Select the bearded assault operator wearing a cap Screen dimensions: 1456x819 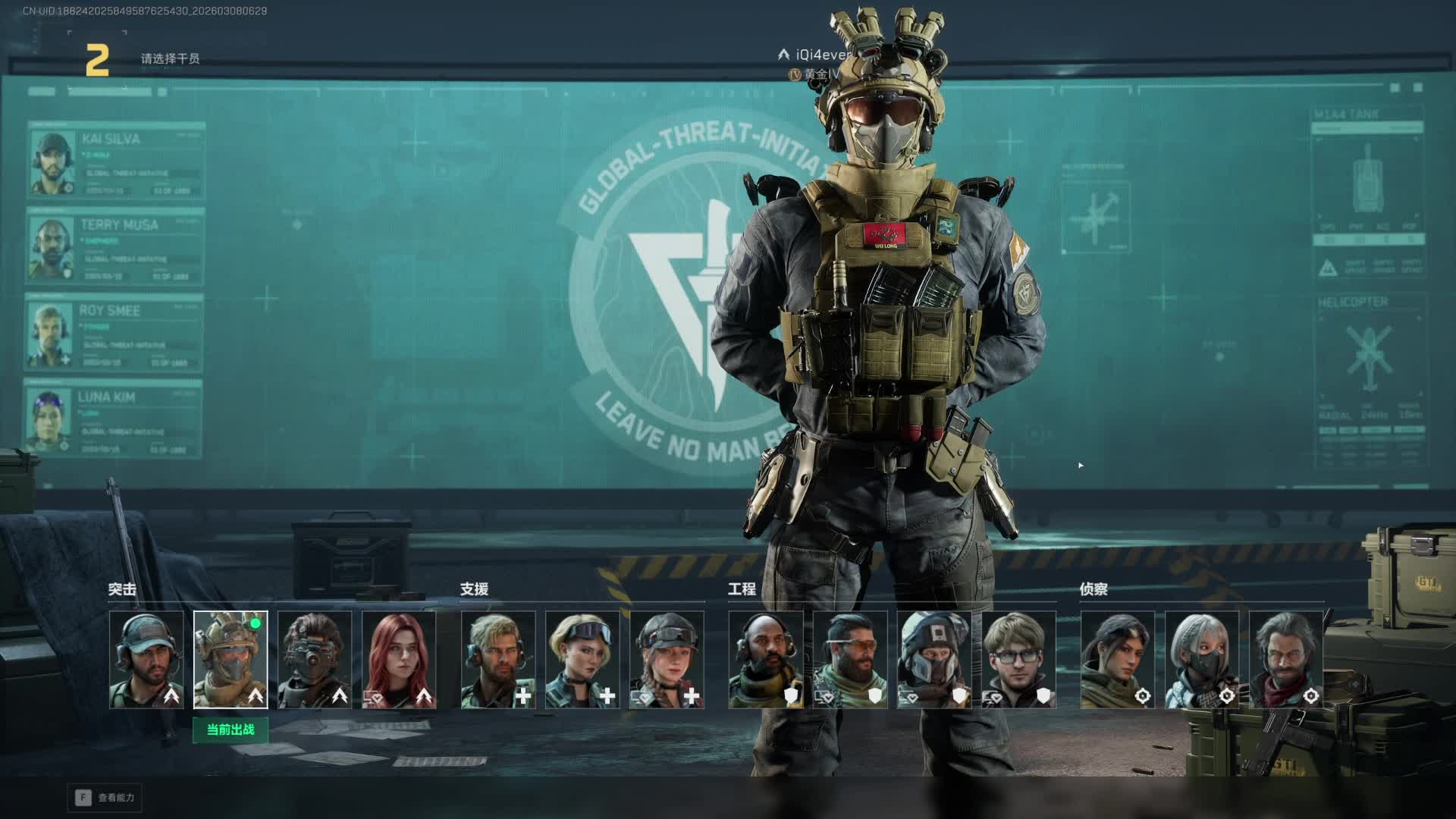tap(146, 660)
